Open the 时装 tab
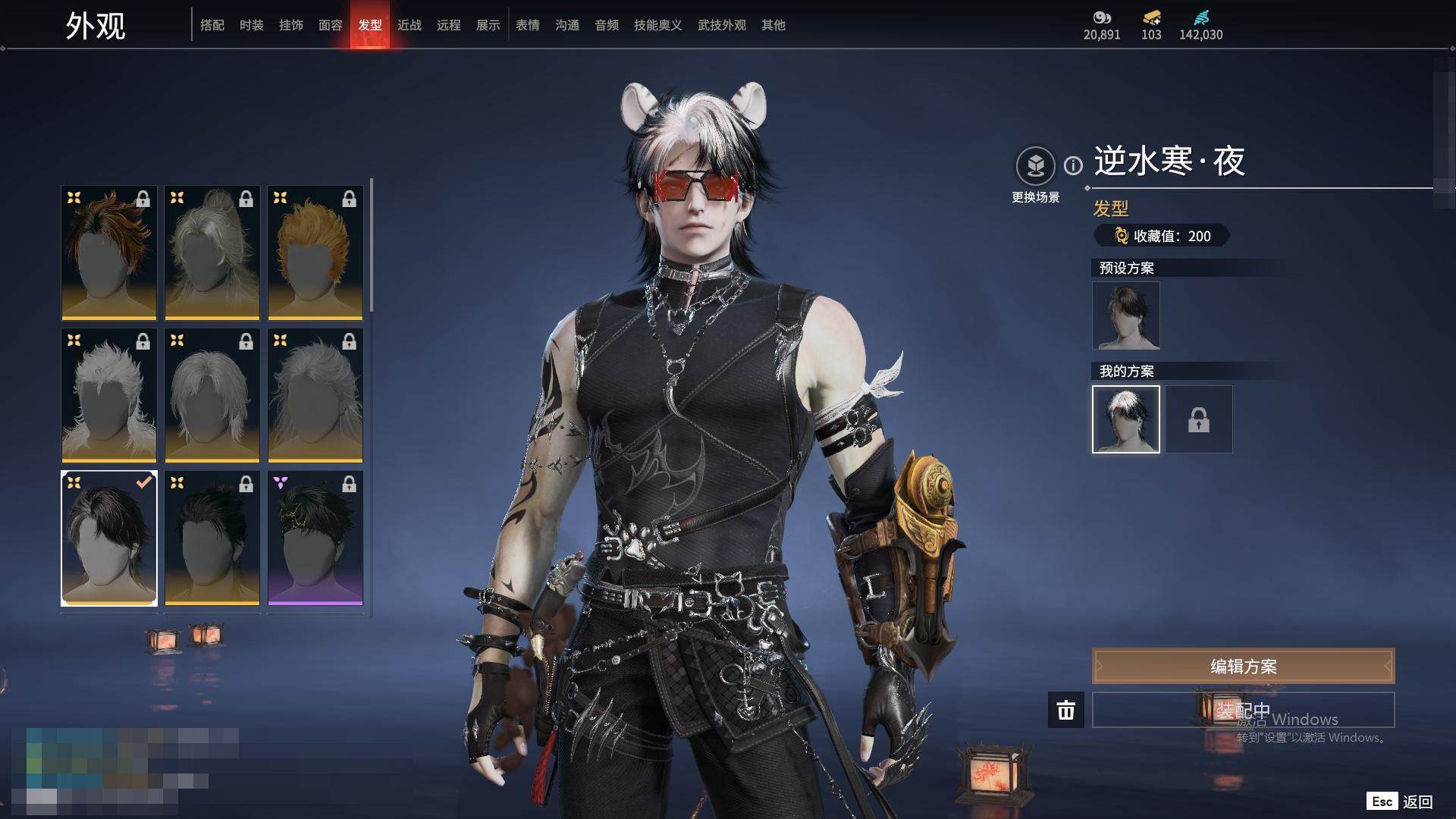Viewport: 1456px width, 819px height. 252,25
